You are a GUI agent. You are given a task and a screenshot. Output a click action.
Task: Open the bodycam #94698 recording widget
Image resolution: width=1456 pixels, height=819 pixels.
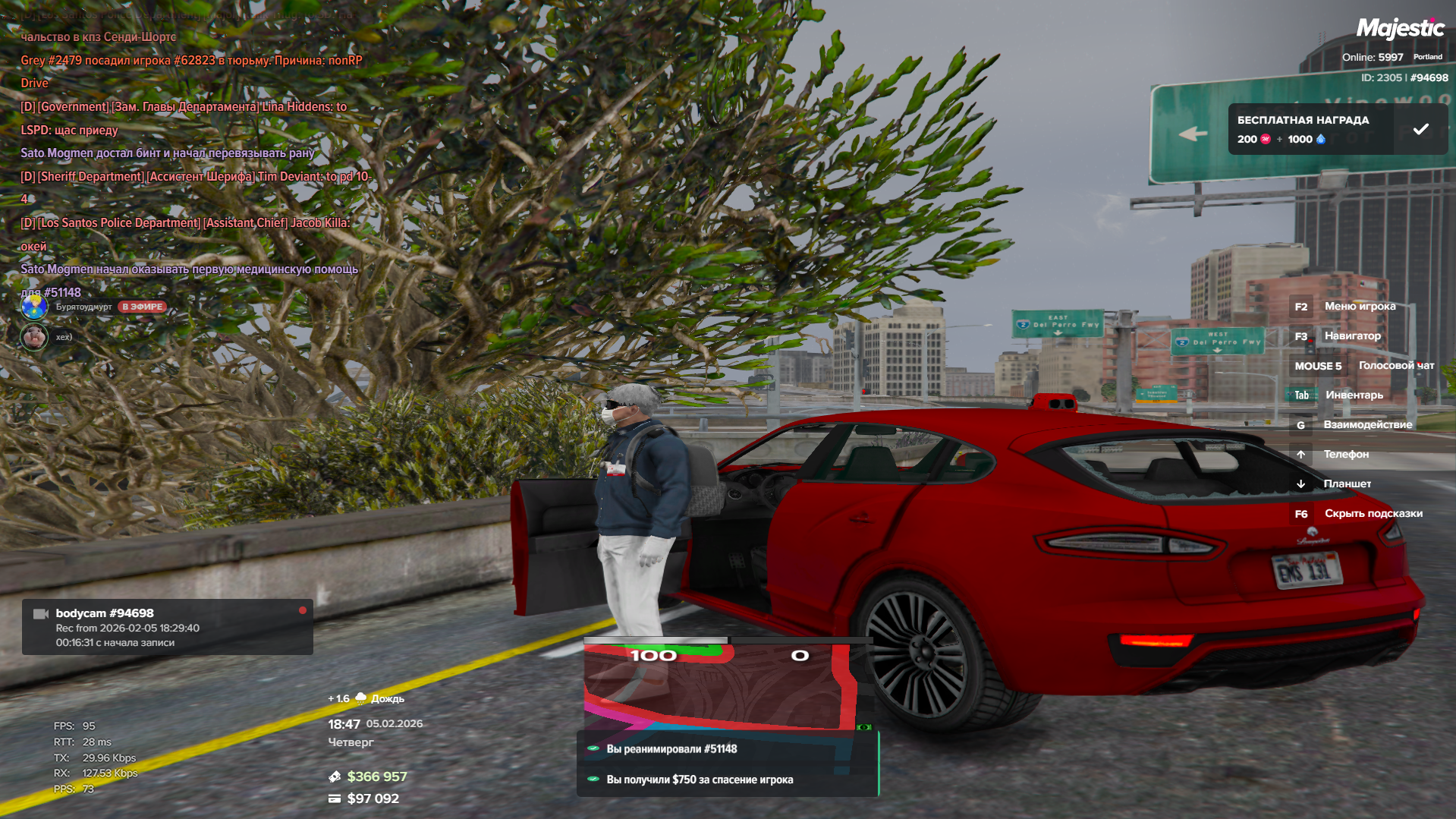click(167, 627)
